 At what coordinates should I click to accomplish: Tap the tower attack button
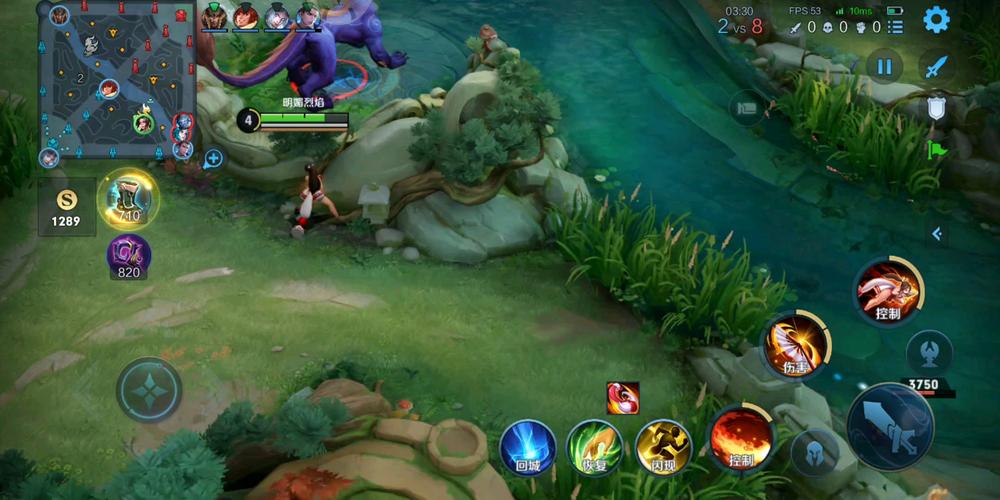(929, 353)
